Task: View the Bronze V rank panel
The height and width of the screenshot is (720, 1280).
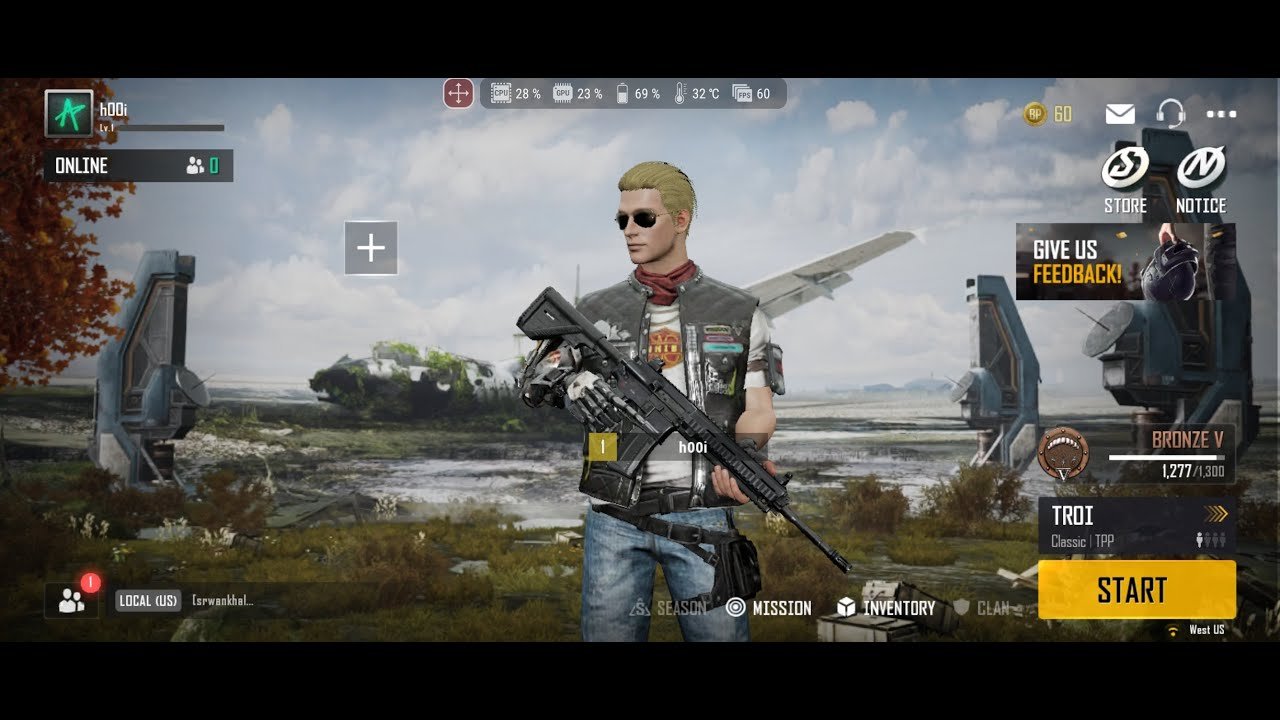Action: (x=1136, y=453)
